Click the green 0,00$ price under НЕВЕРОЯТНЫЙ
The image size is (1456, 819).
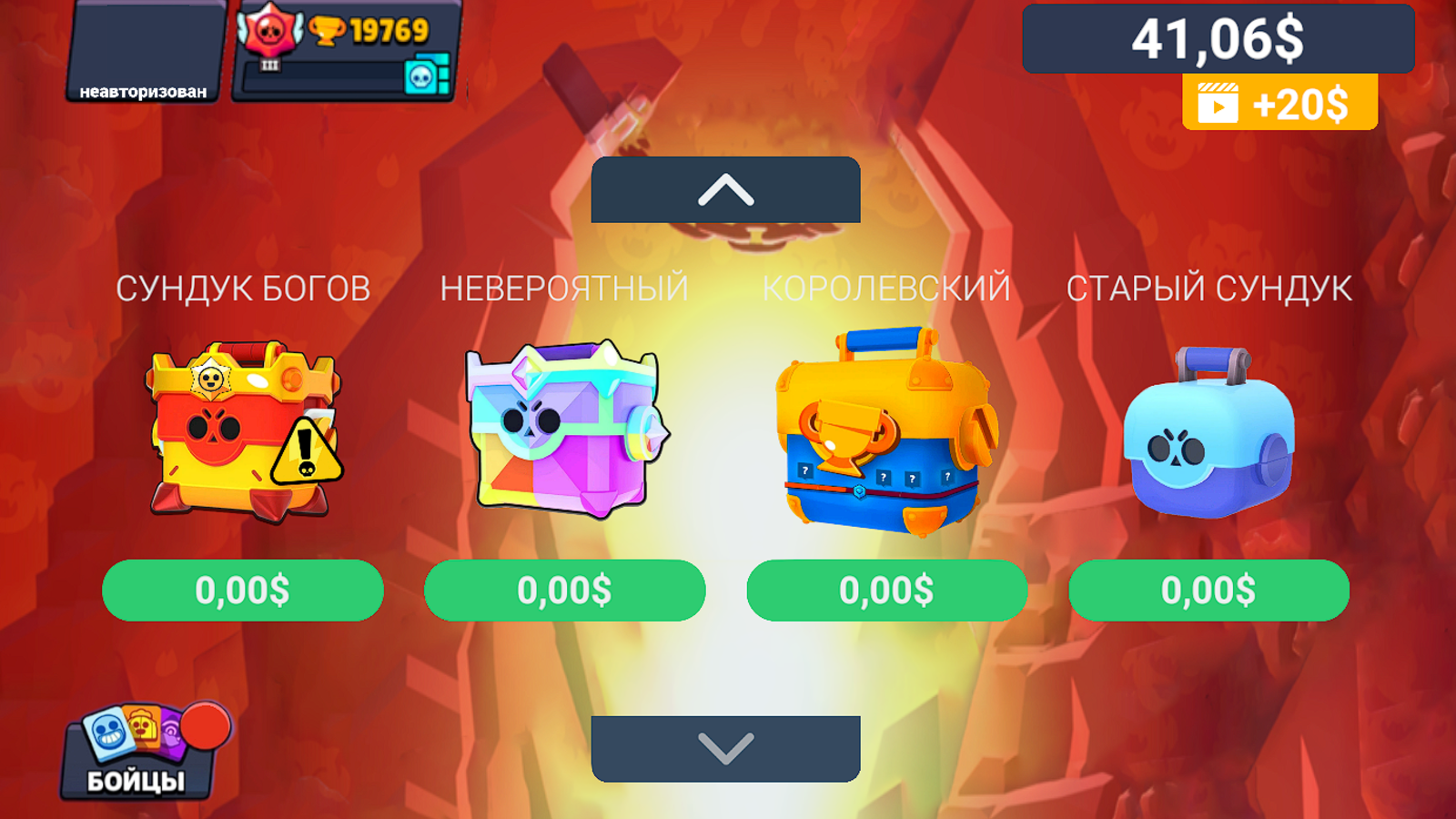point(564,591)
